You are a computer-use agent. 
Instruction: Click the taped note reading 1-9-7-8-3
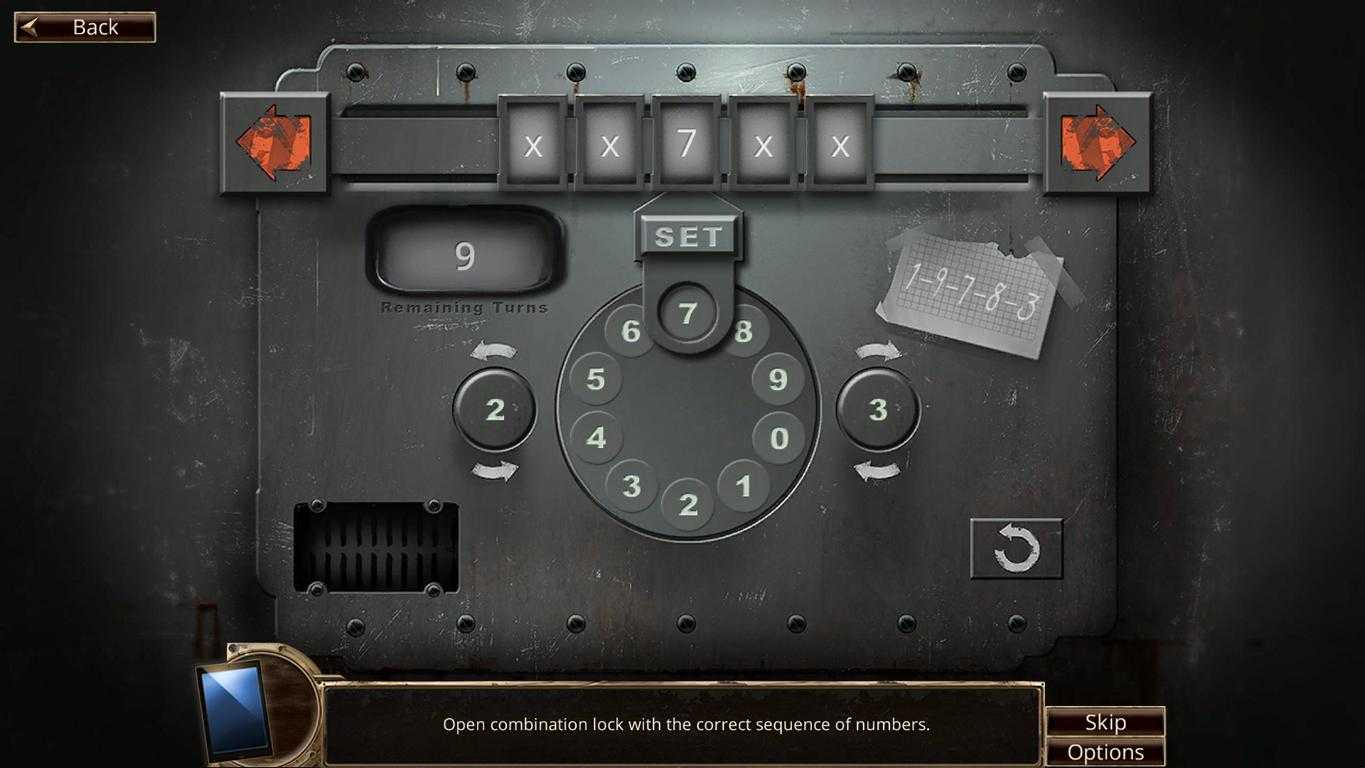coord(972,290)
